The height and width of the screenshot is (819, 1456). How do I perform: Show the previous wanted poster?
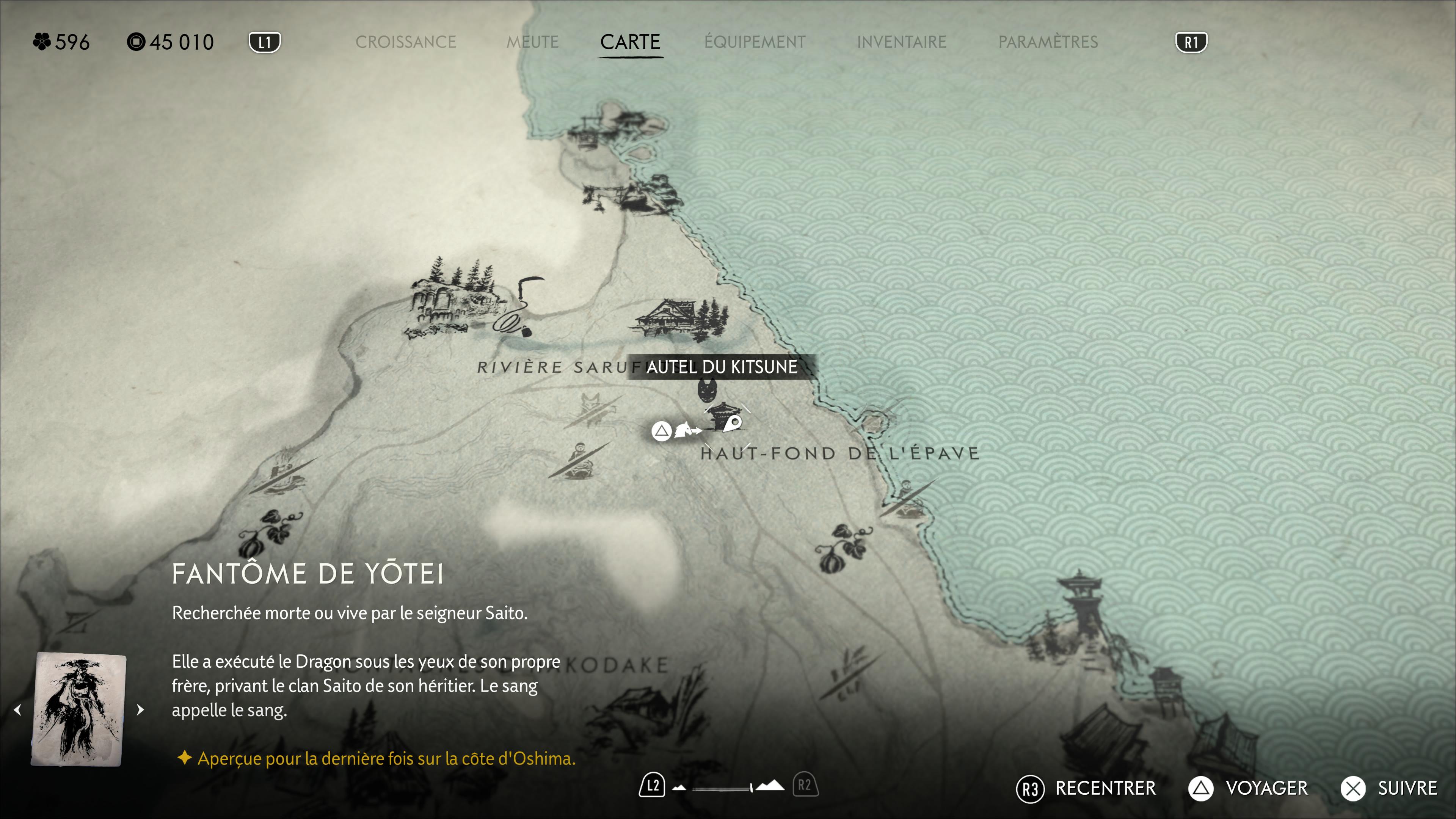point(18,710)
